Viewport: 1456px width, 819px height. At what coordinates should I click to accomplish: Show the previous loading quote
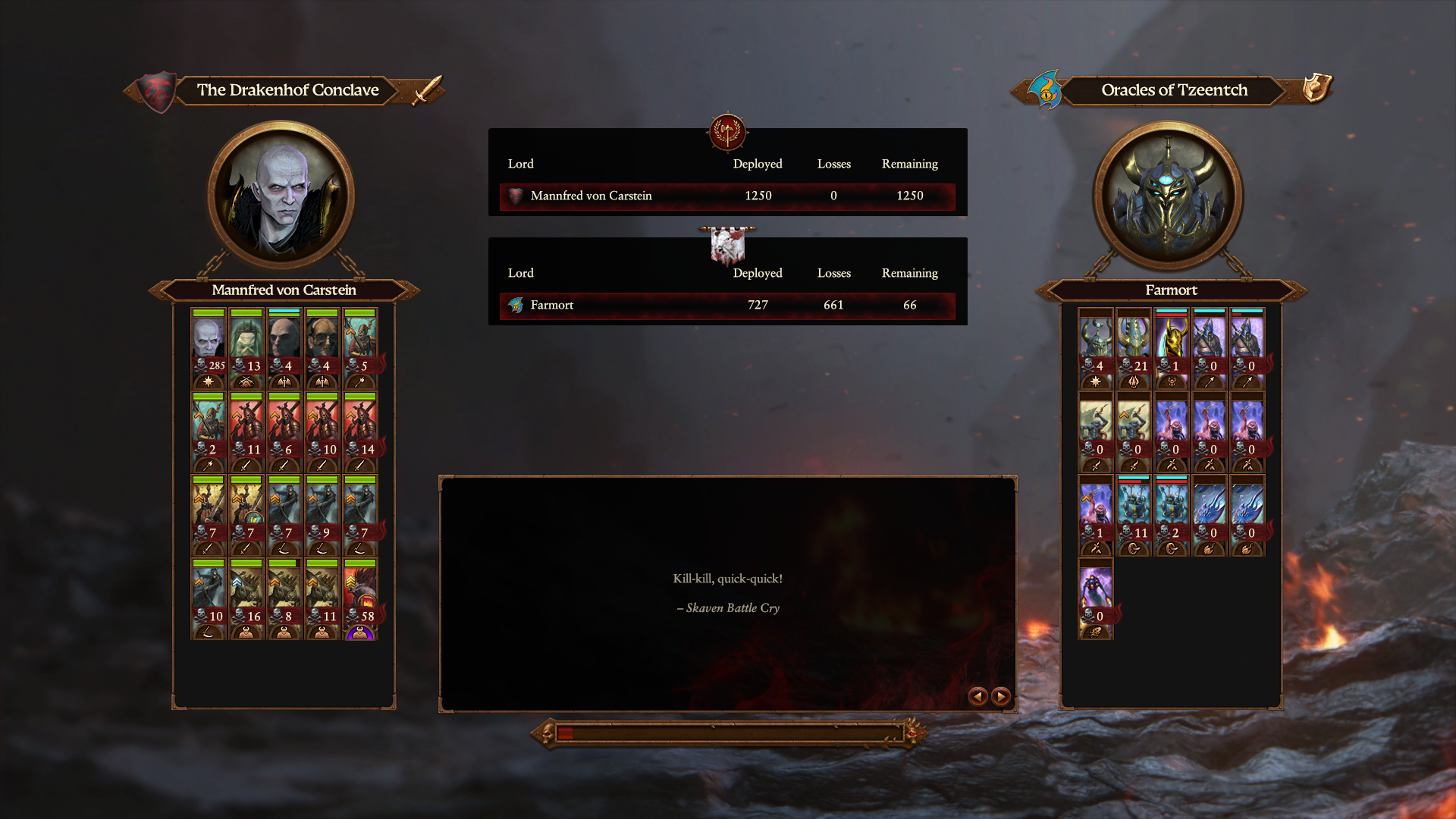pos(977,696)
